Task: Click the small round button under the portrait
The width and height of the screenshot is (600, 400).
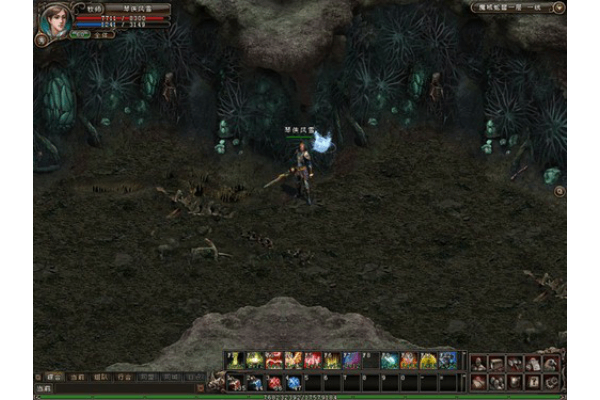Action: (42, 40)
